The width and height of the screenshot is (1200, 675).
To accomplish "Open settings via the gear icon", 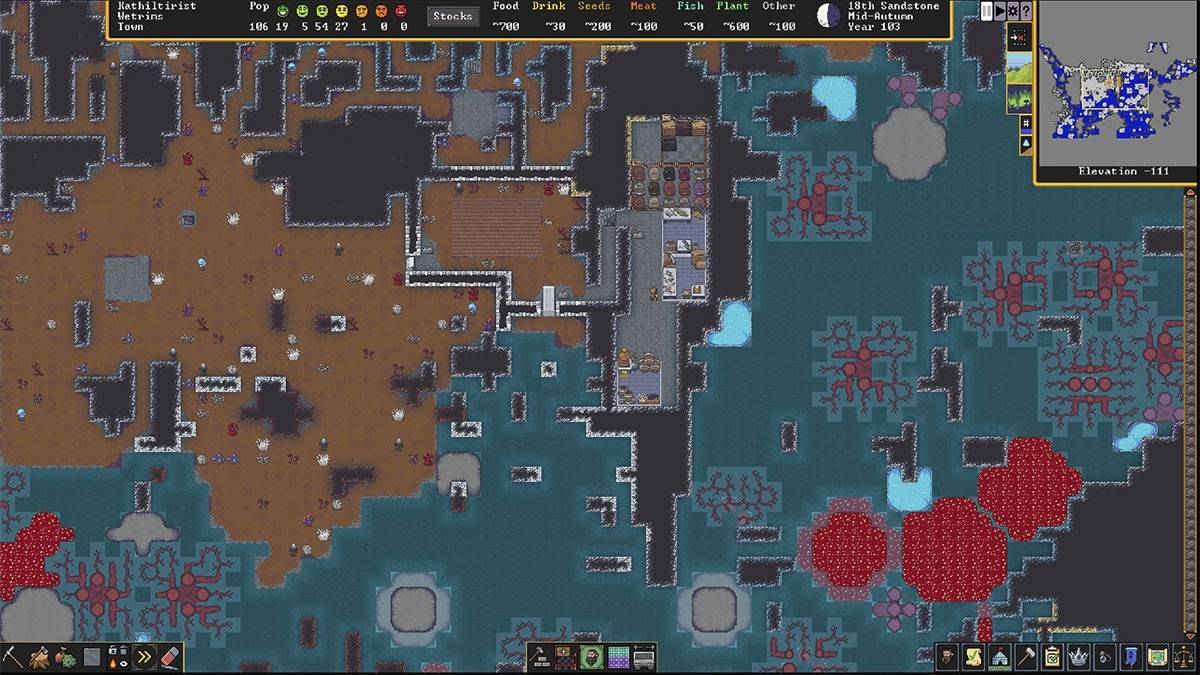I will point(1013,11).
